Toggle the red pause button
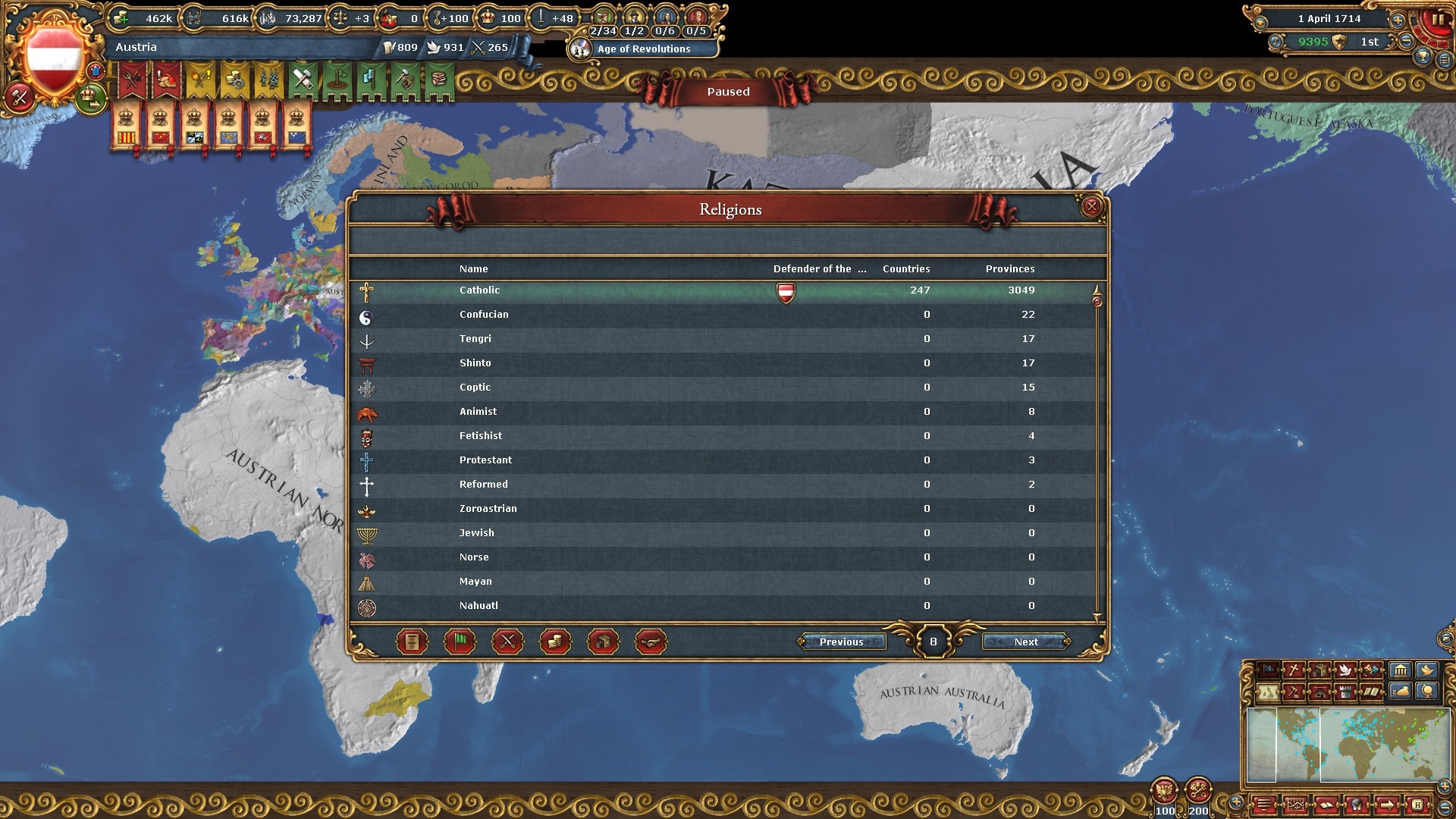The image size is (1456, 819). click(x=1437, y=21)
